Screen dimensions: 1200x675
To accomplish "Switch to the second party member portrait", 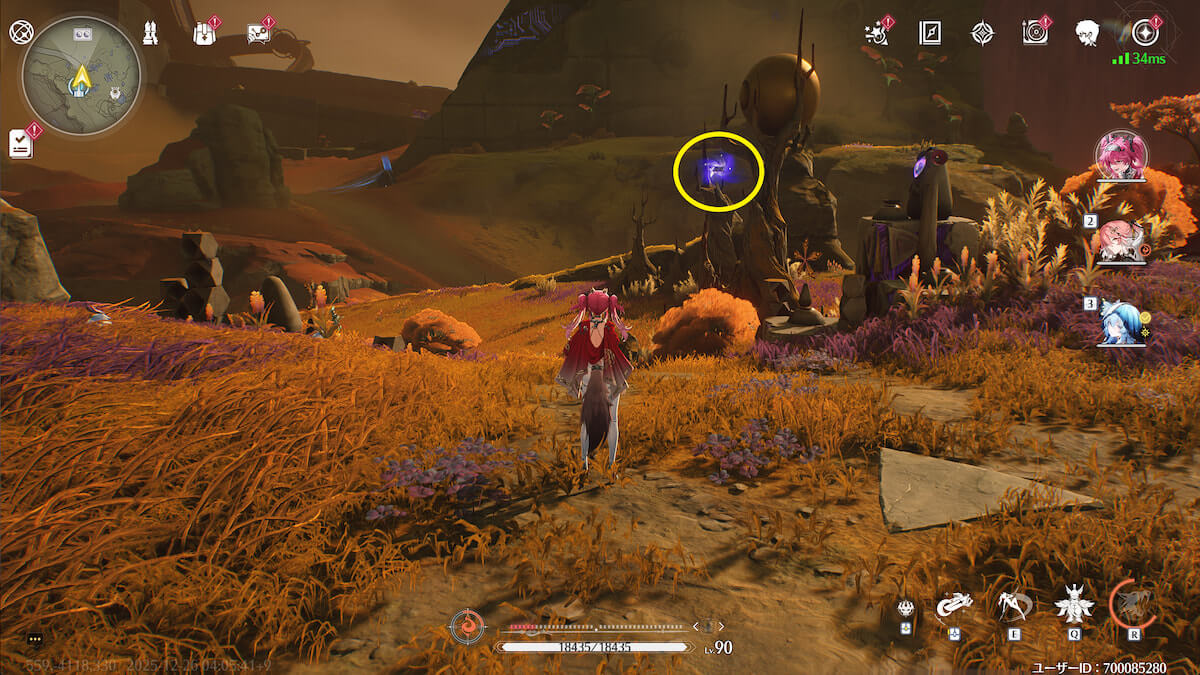I will tap(1121, 241).
